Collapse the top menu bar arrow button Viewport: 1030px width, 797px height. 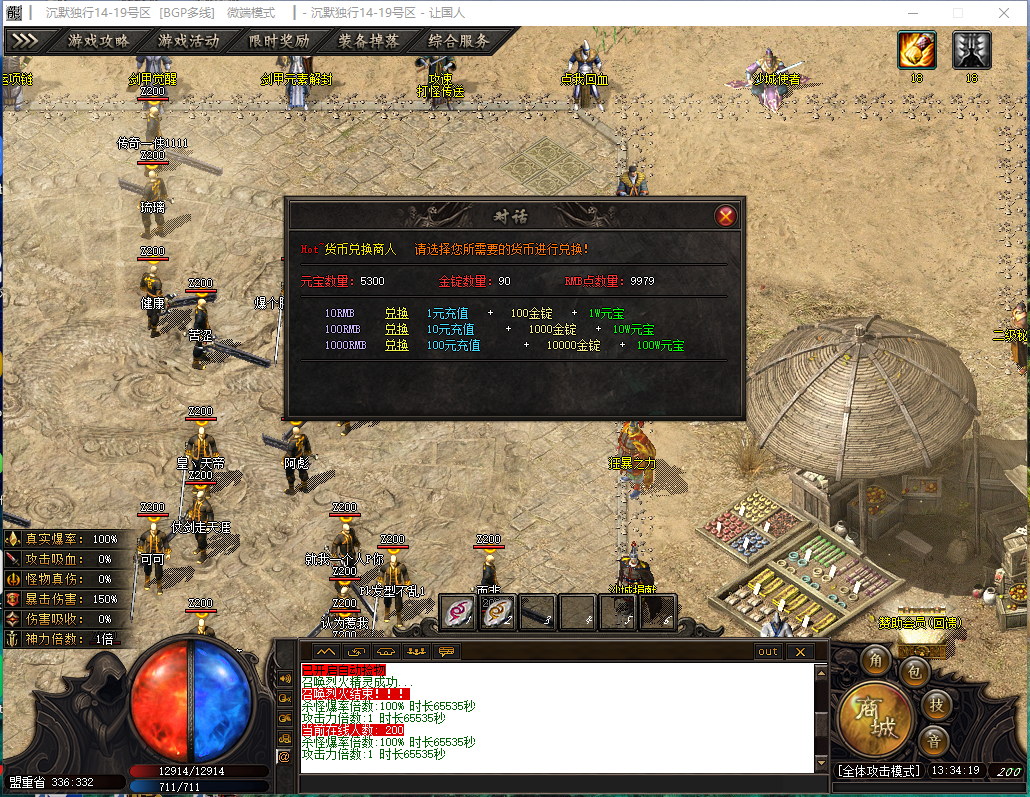(x=24, y=41)
